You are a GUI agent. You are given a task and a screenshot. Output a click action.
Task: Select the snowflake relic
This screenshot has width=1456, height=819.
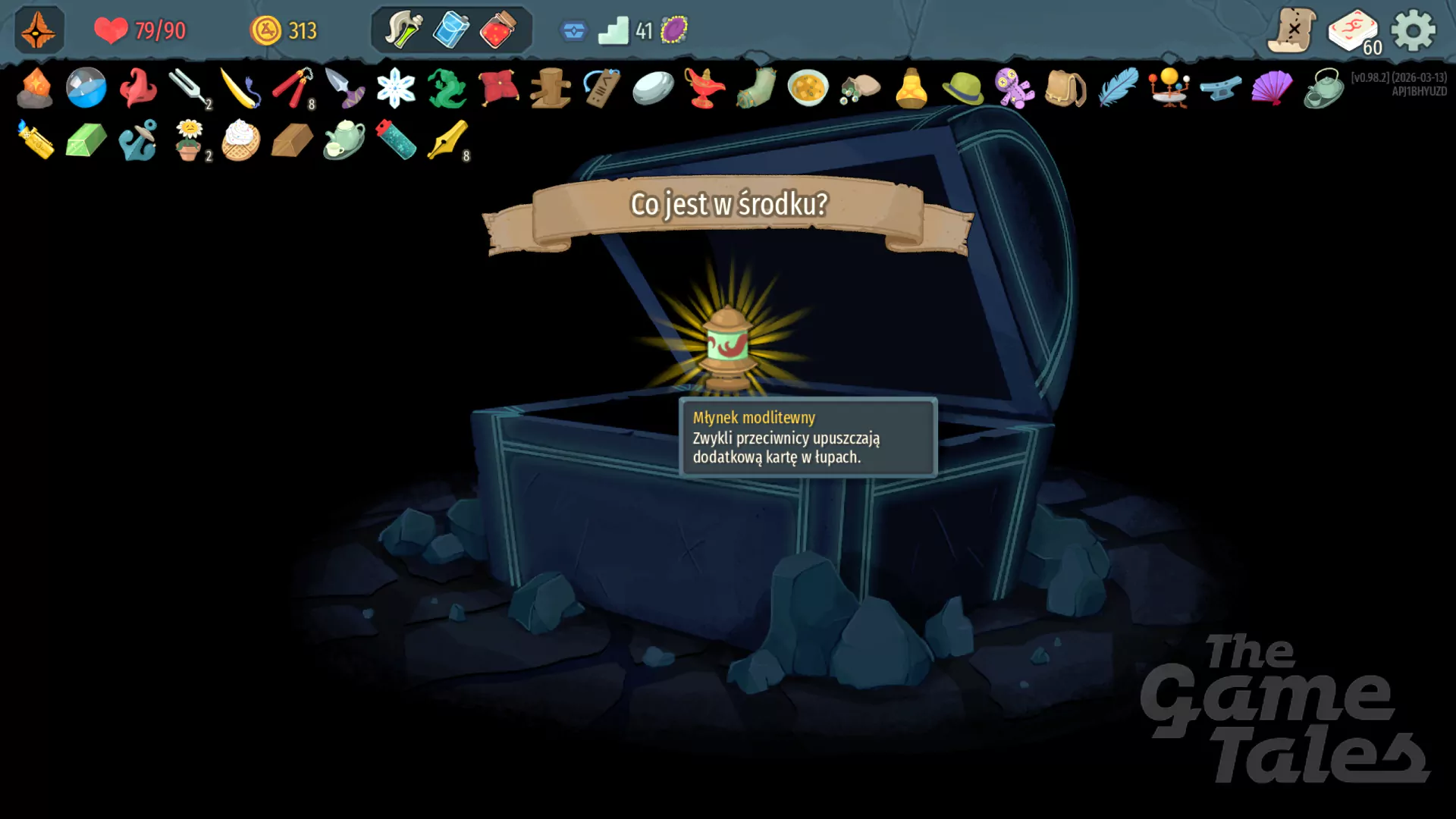point(395,89)
